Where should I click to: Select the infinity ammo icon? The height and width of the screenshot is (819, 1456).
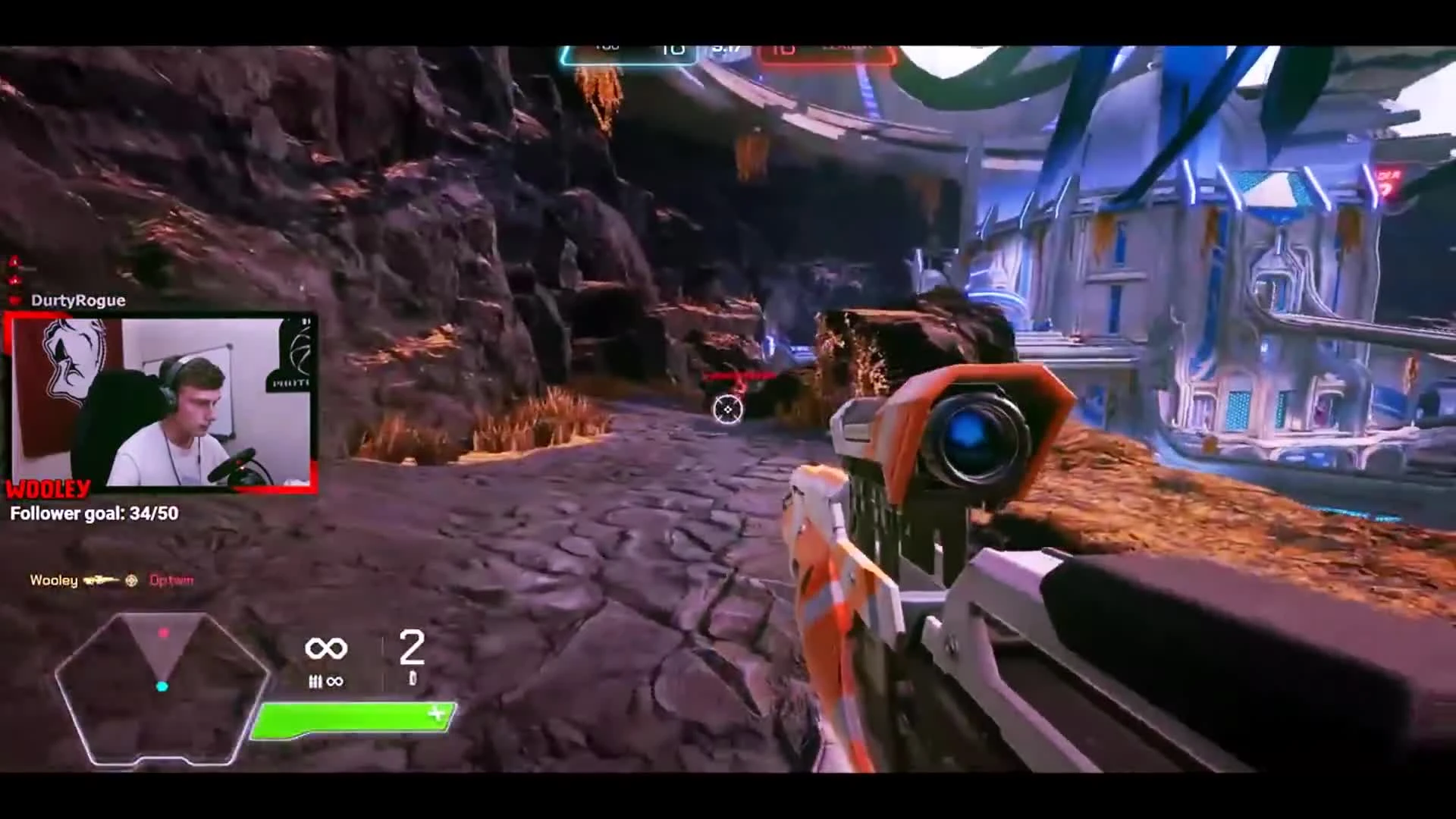(x=328, y=648)
